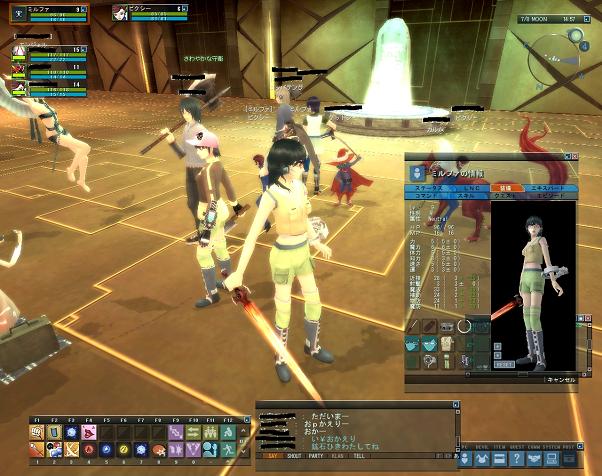Screen dimensions: 602x476
Task: Select the 装備 tab
Action: [x=505, y=187]
